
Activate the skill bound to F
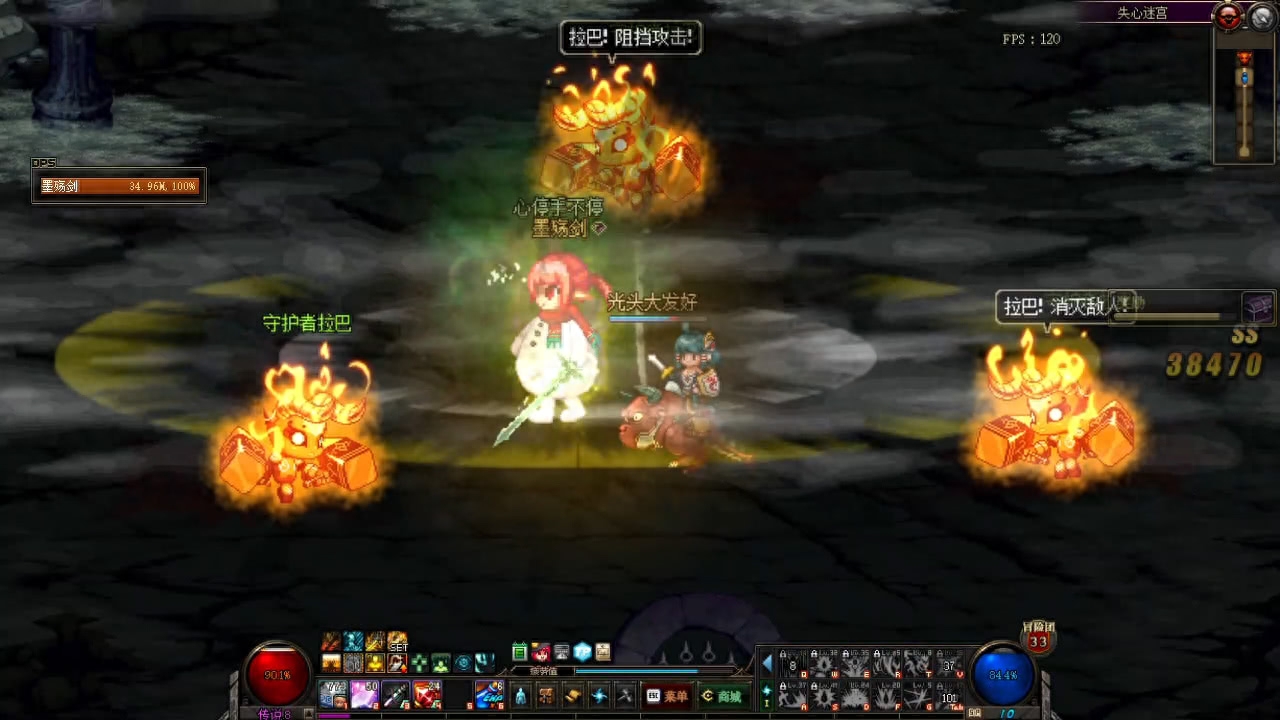[x=886, y=695]
